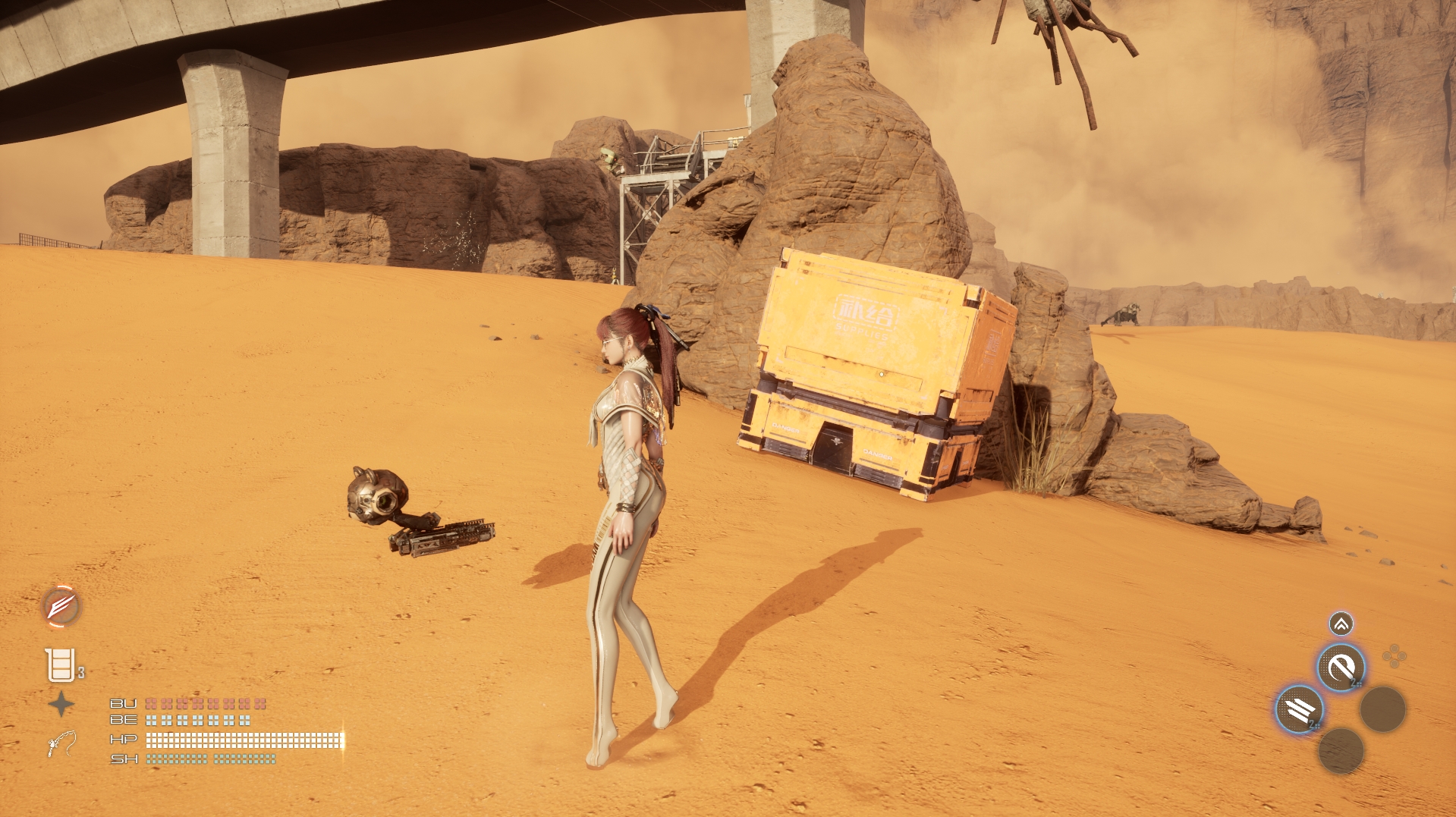
Task: Activate the triple blade slash skill
Action: click(x=1300, y=710)
